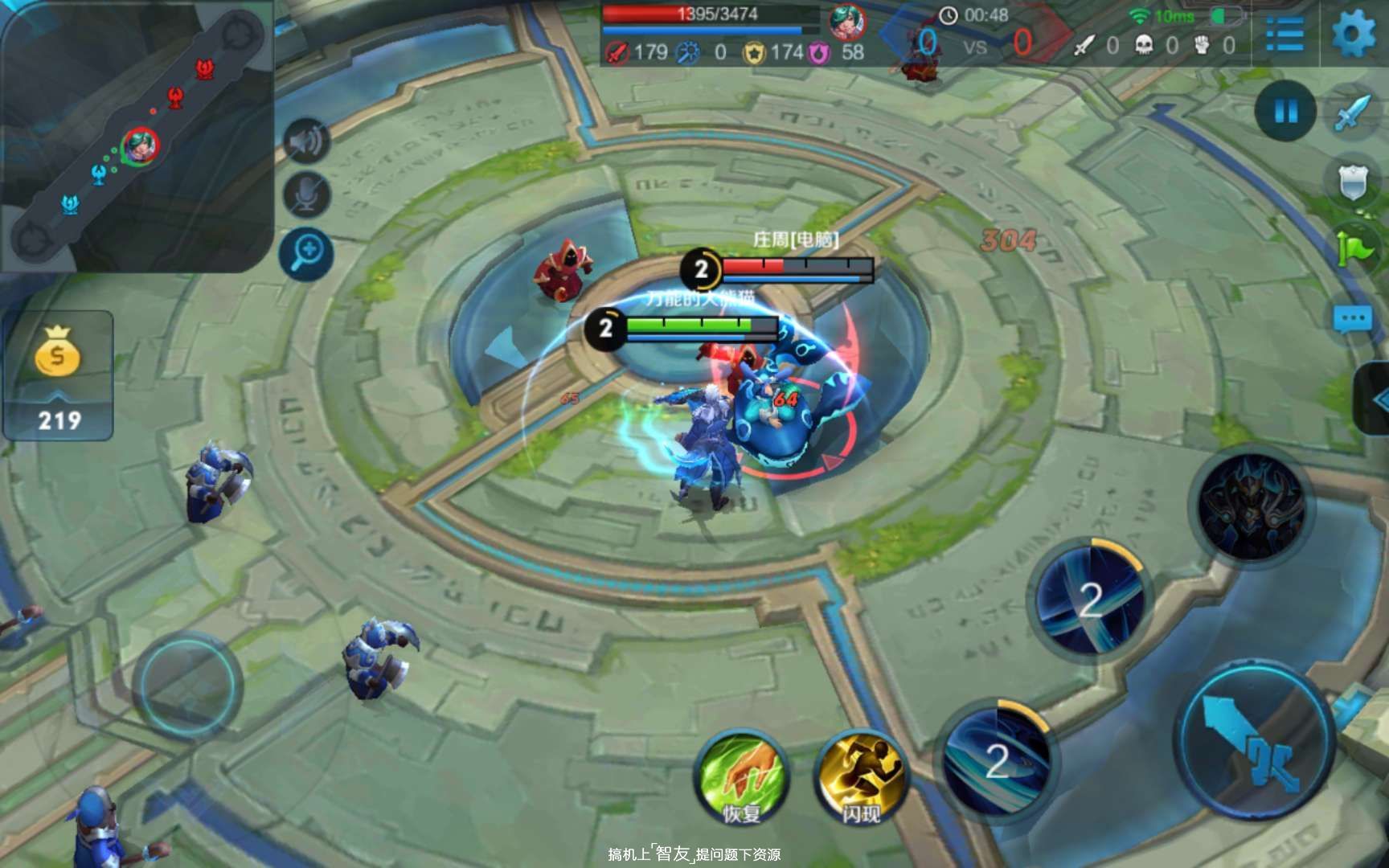
Task: Tap the virtual movement joystick
Action: 186,685
